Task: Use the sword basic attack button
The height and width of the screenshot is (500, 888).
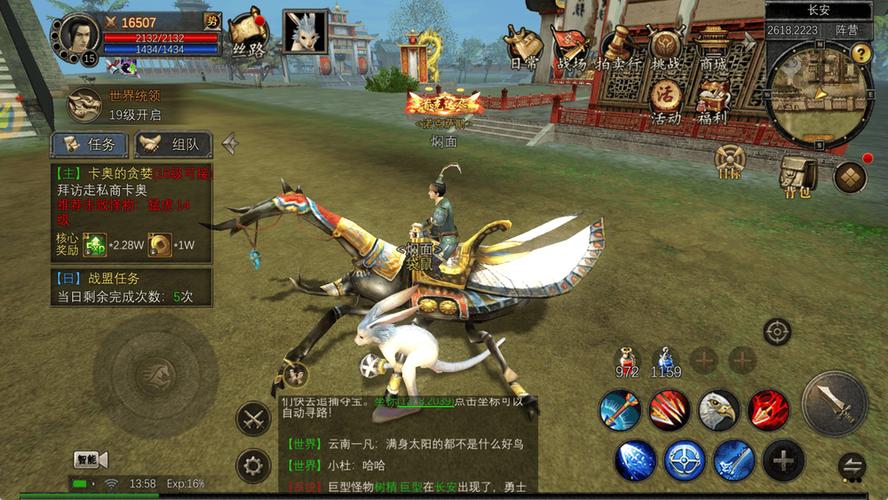Action: coord(834,403)
